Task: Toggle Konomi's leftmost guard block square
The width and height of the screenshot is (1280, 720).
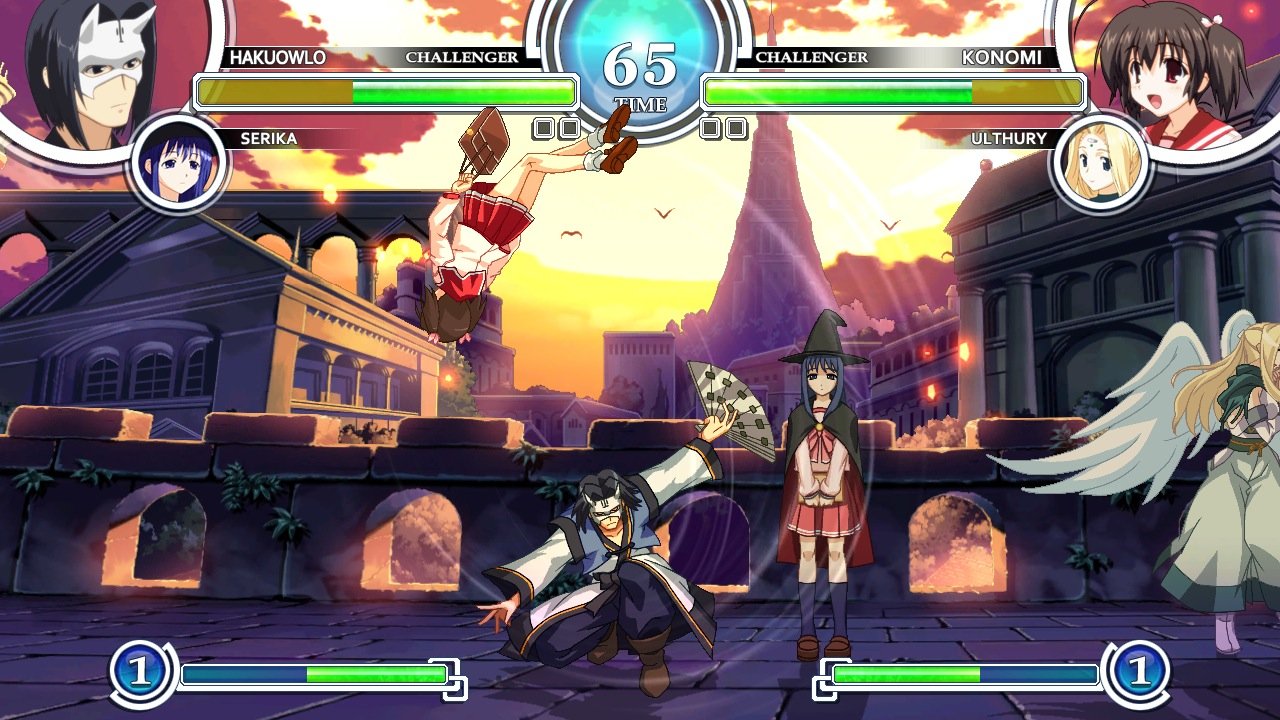Action: pos(711,128)
